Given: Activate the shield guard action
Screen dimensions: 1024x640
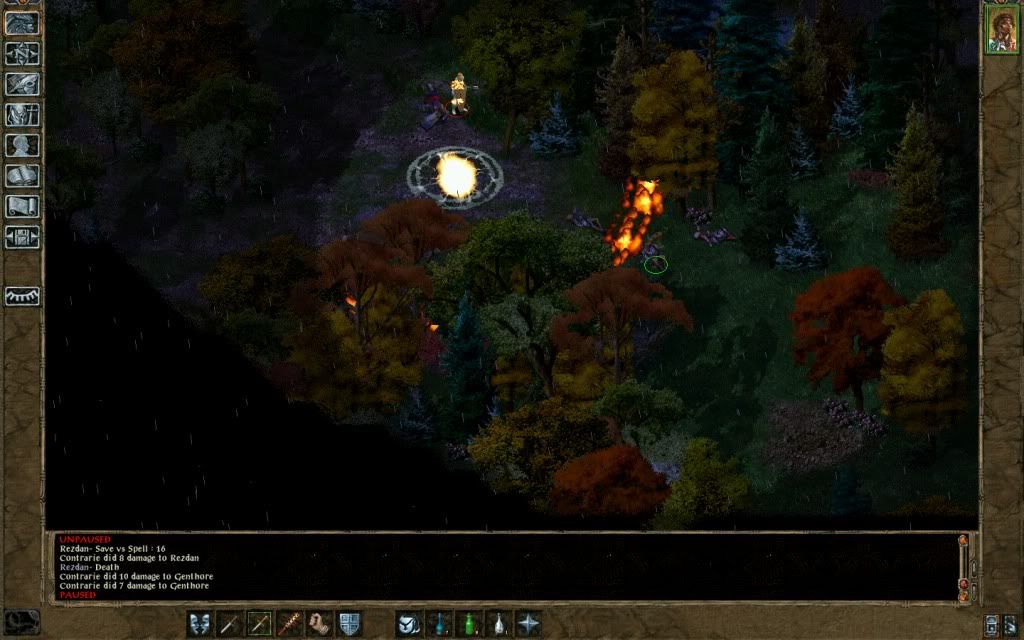Looking at the screenshot, I should coord(349,623).
